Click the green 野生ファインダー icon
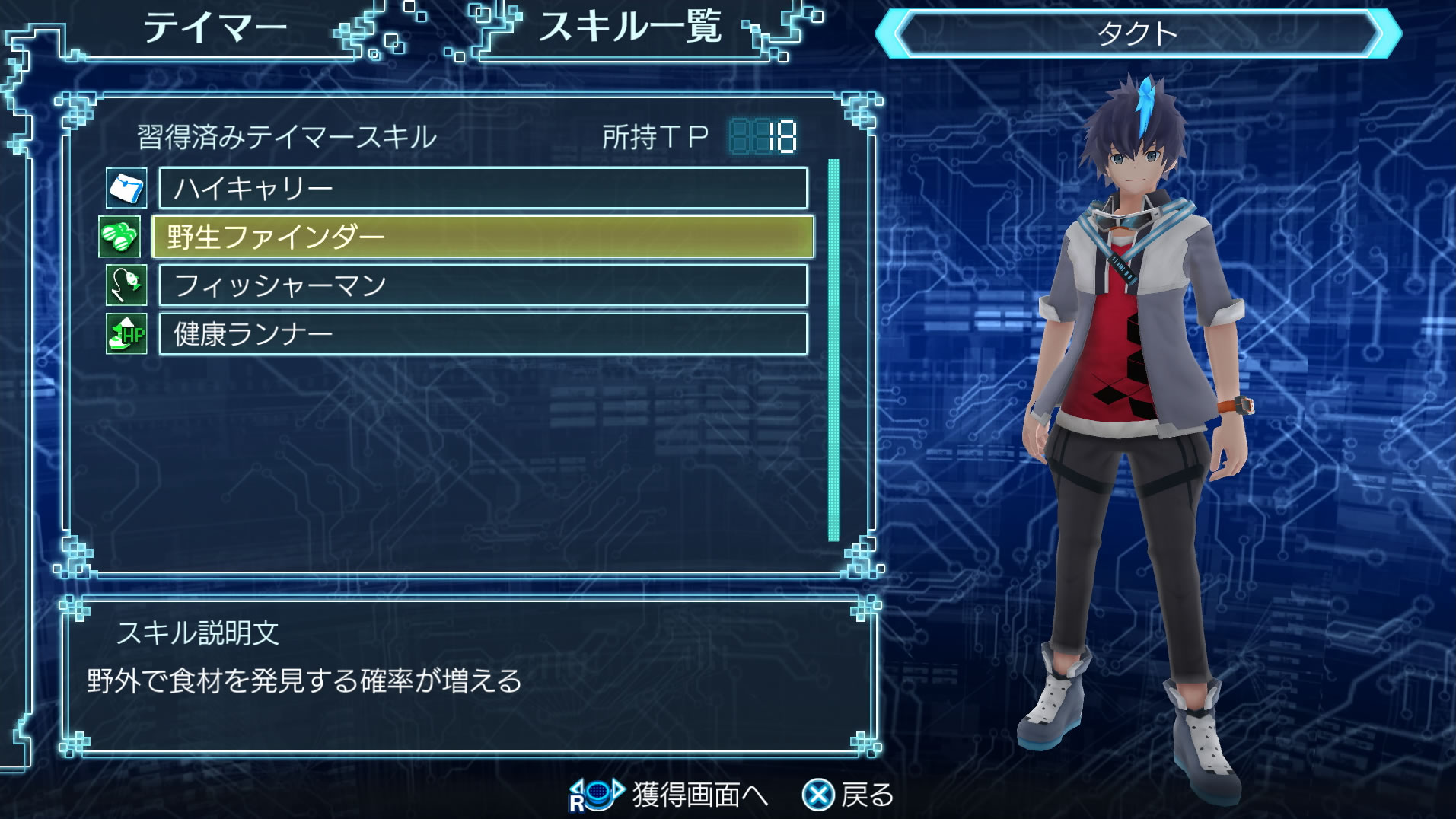The width and height of the screenshot is (1456, 819). (120, 237)
